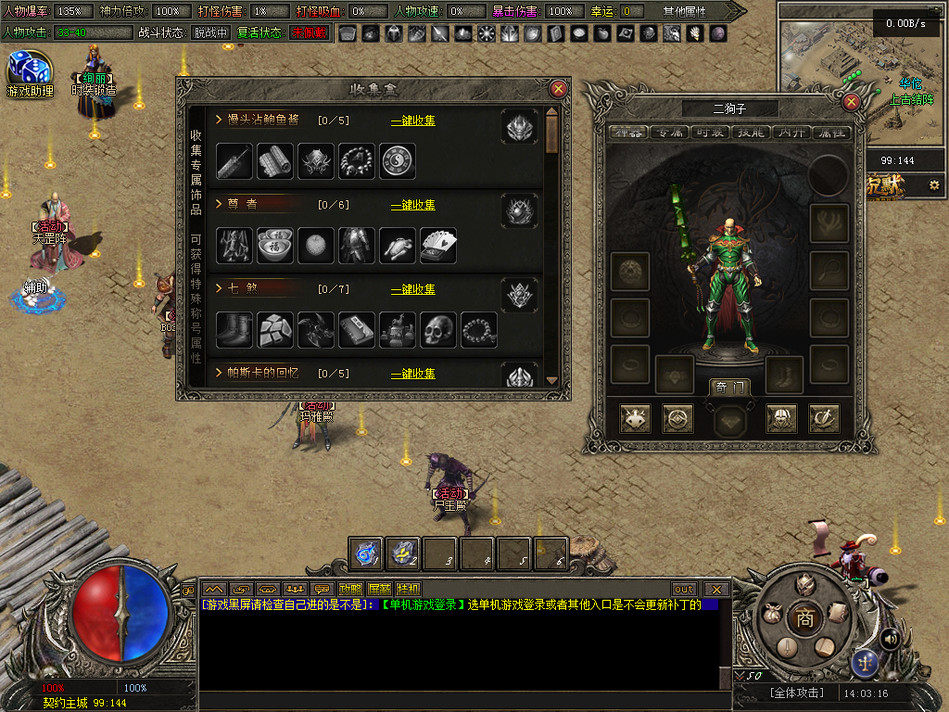Click the 挂机 auto-play chat button
The width and height of the screenshot is (949, 712).
point(408,589)
